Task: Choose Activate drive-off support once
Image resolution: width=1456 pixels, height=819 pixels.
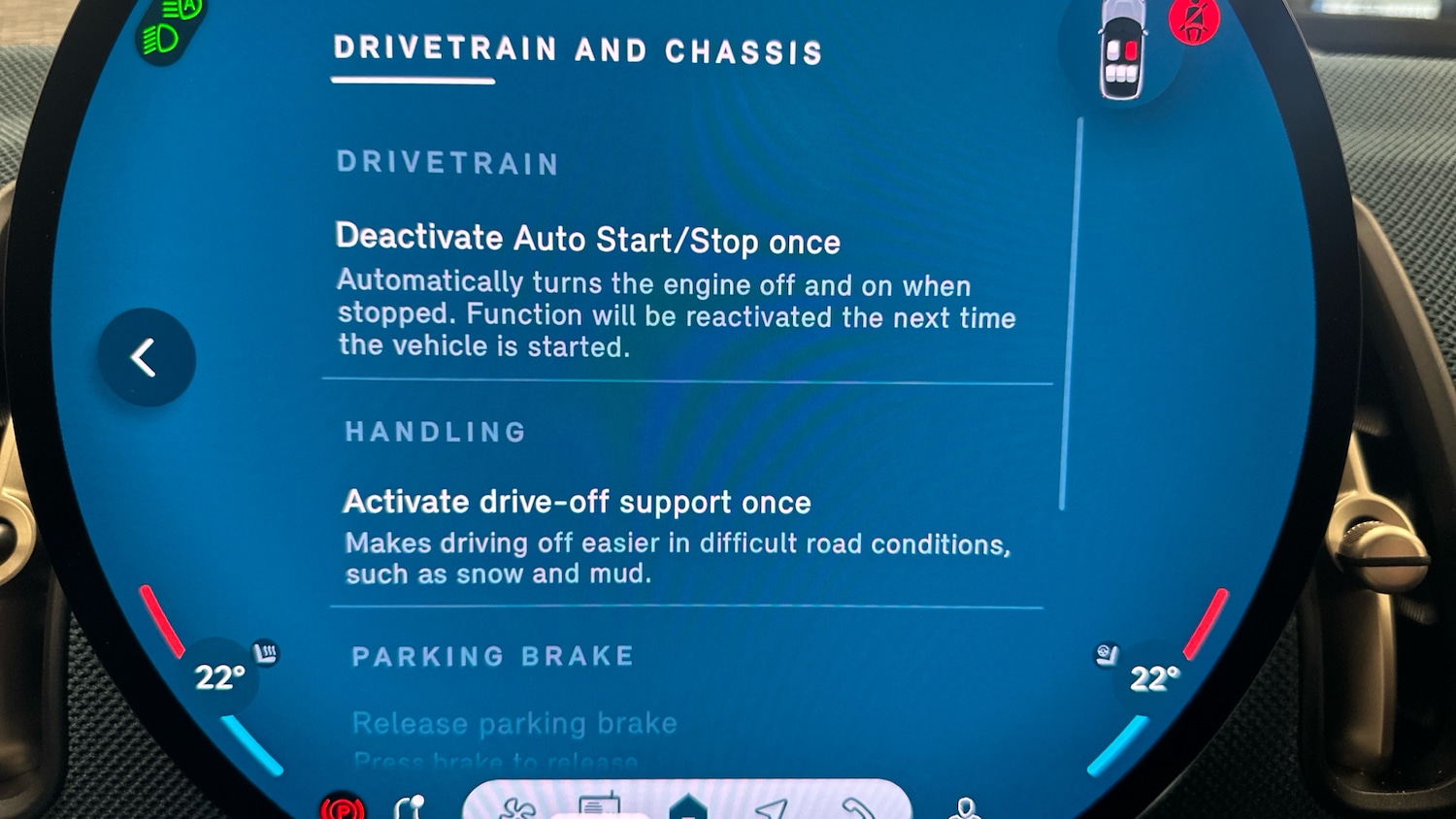Action: 577,502
